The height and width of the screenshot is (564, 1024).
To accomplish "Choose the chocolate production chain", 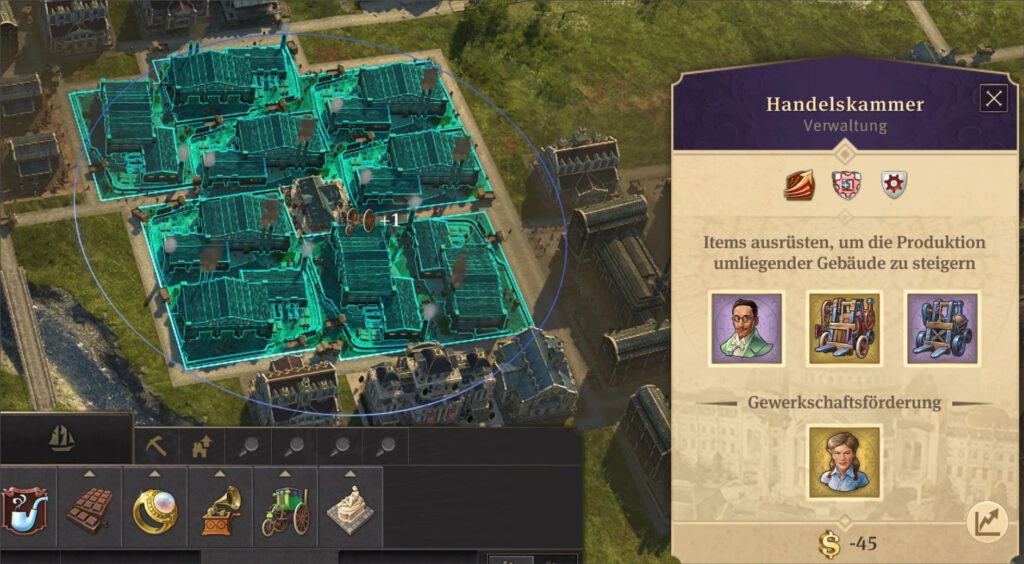I will click(x=90, y=510).
